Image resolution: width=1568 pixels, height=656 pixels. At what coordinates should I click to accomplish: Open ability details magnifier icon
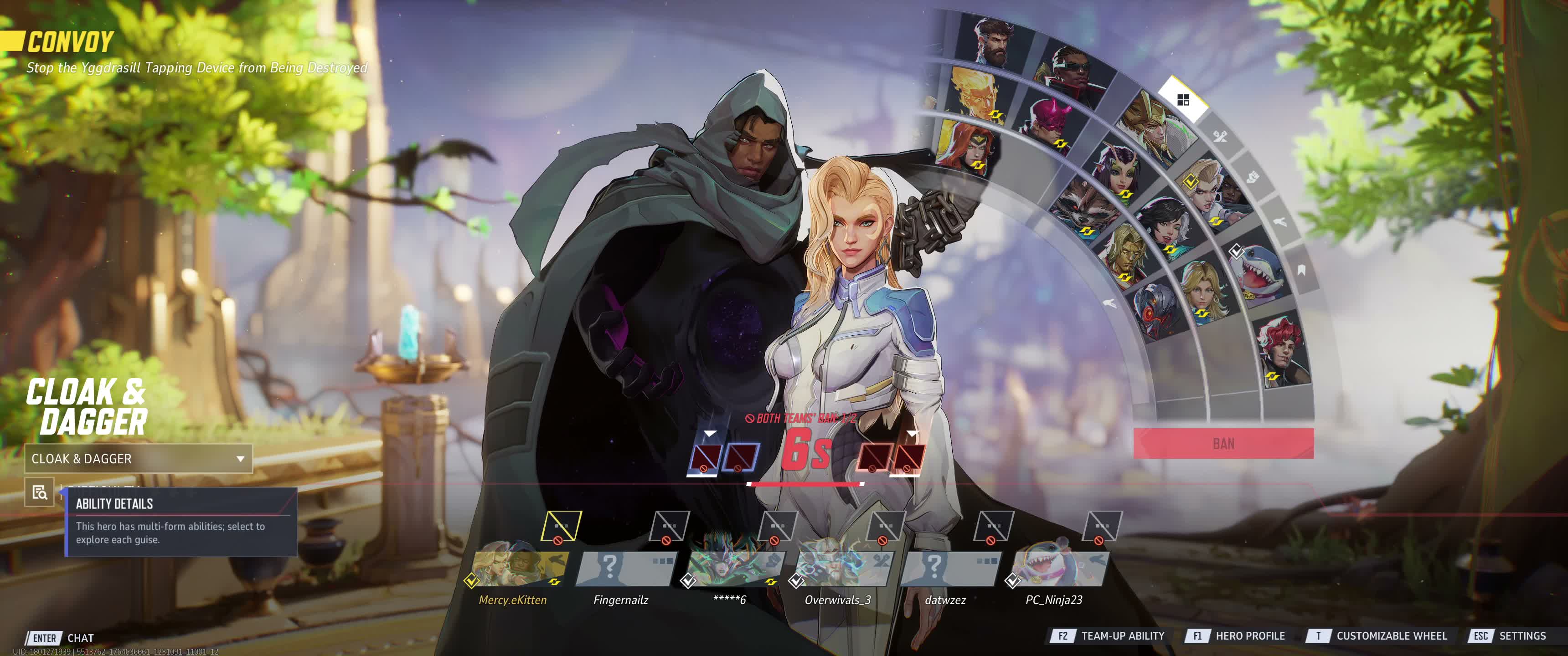tap(40, 492)
